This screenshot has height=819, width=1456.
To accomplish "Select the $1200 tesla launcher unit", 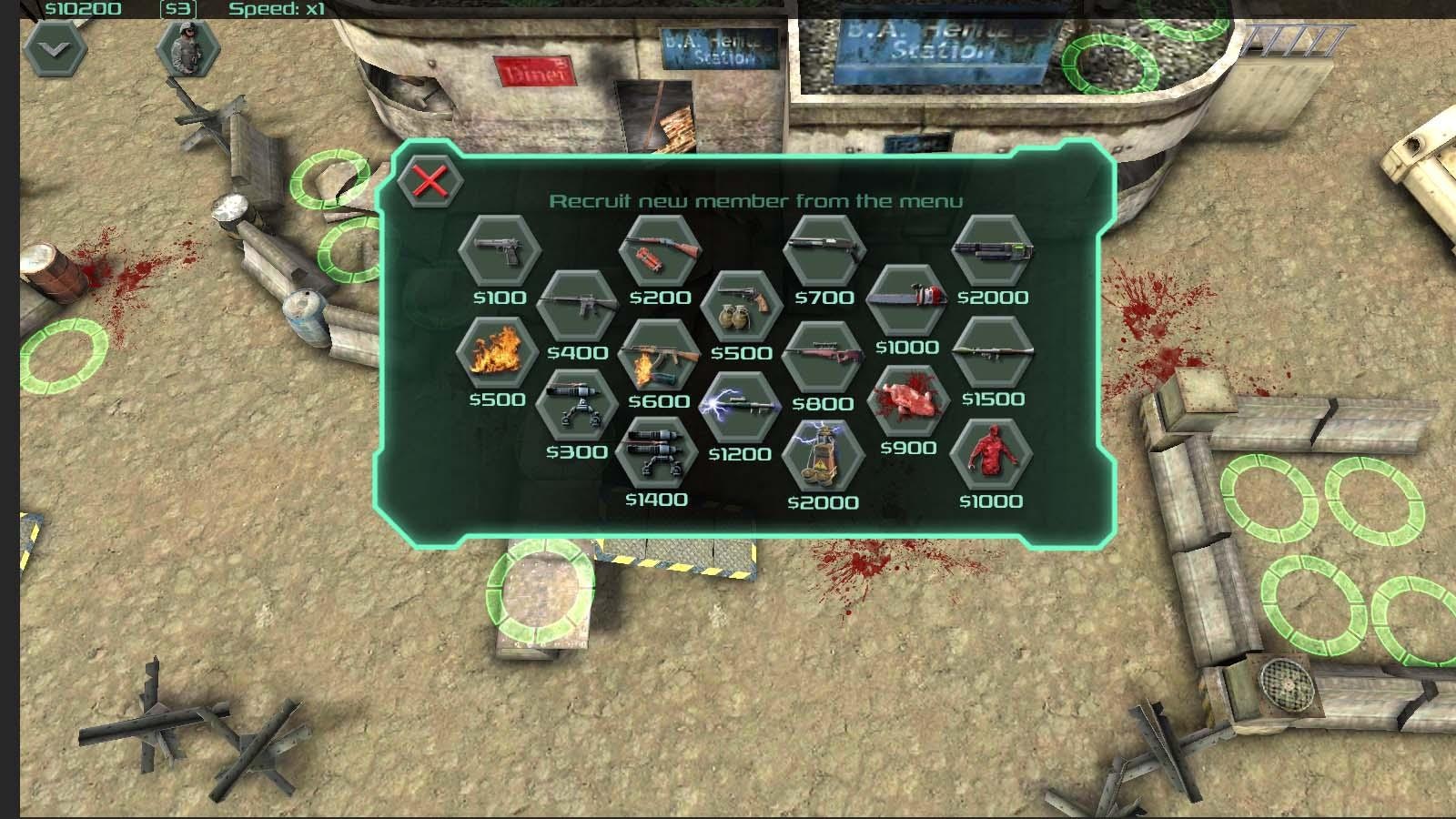I will 742,408.
